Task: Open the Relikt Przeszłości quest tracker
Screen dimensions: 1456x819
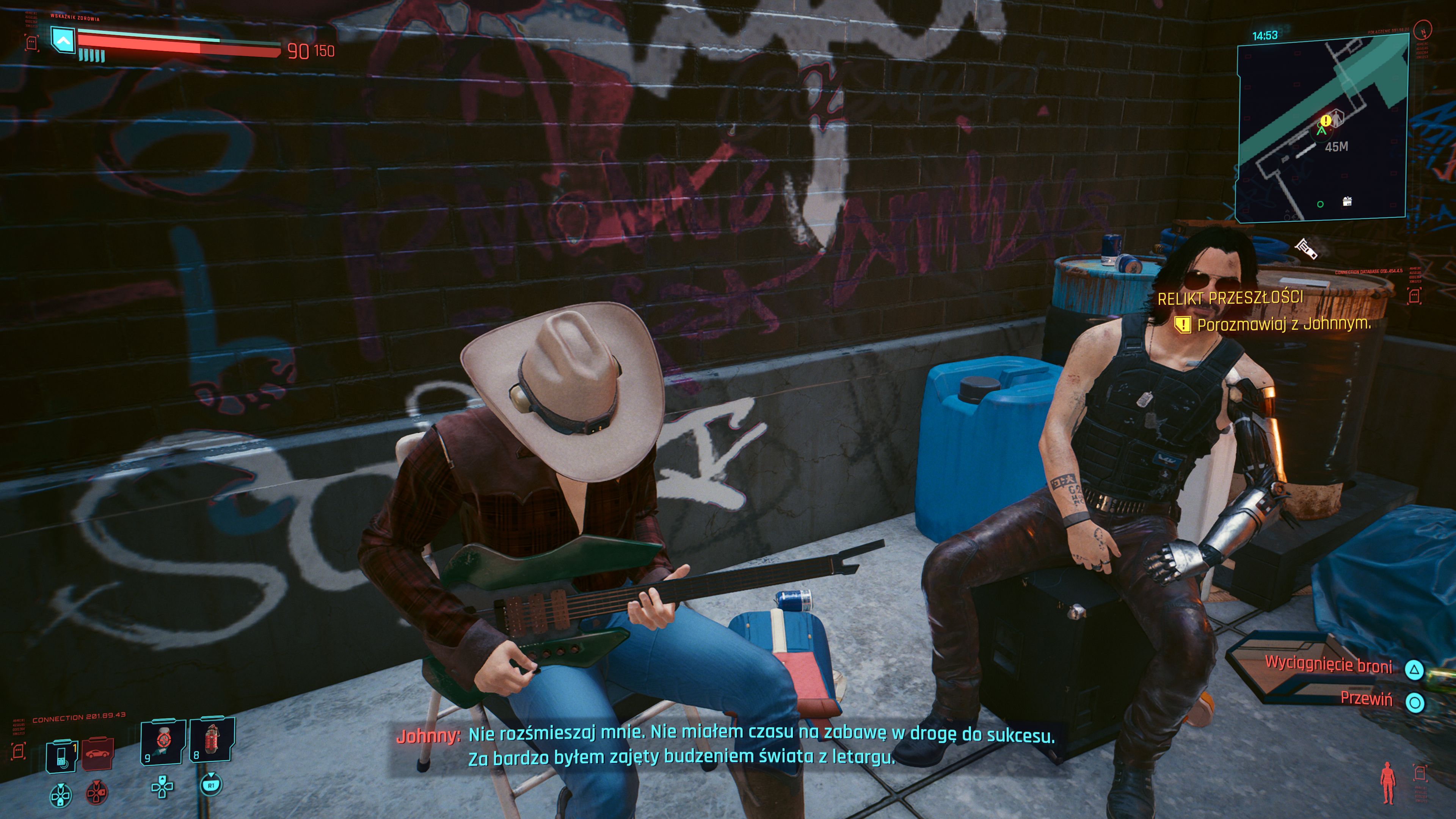Action: 1230,298
